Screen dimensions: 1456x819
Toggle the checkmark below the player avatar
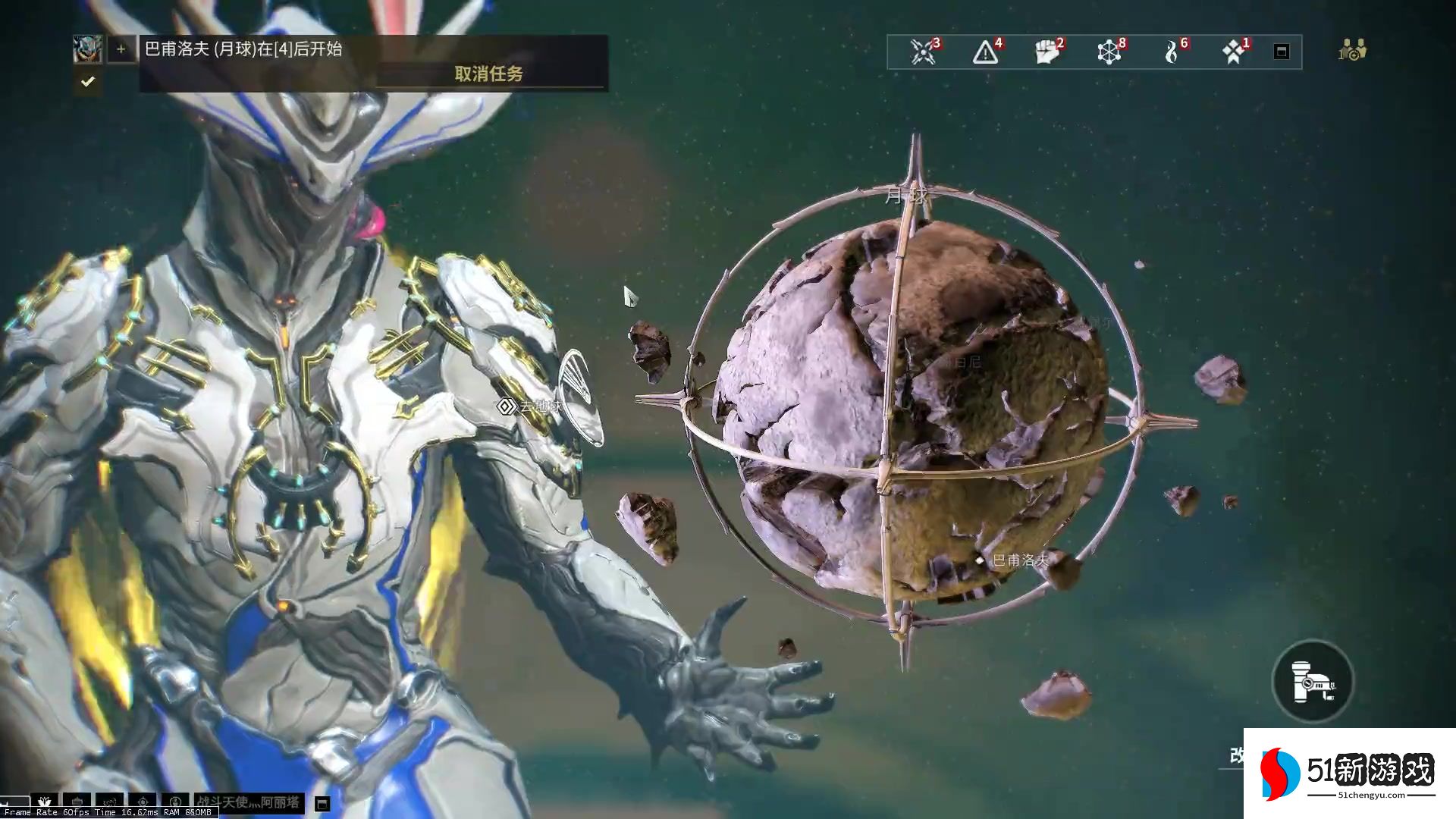tap(87, 82)
